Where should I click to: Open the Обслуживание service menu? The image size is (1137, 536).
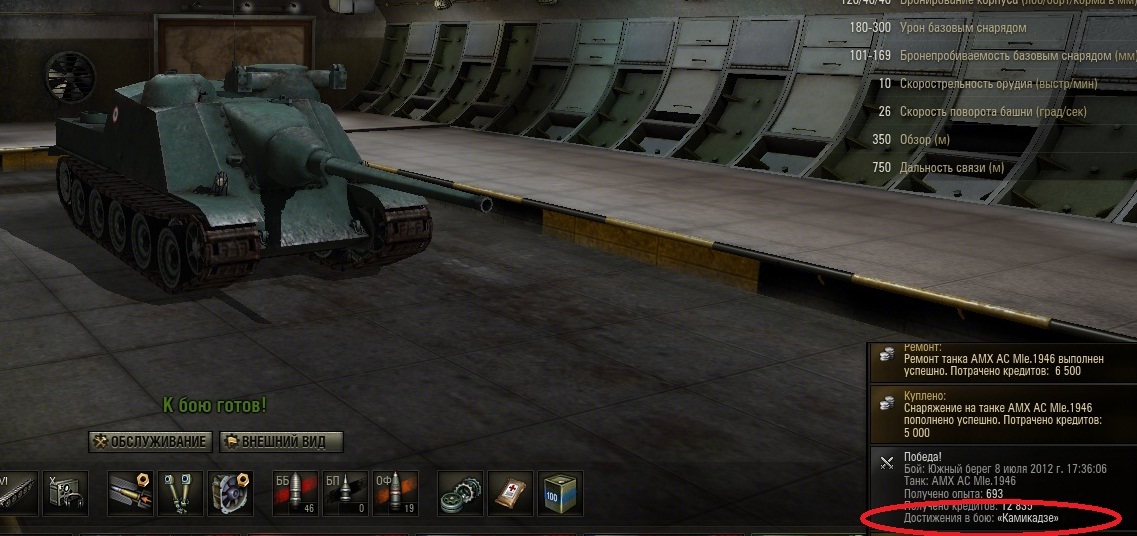[151, 442]
